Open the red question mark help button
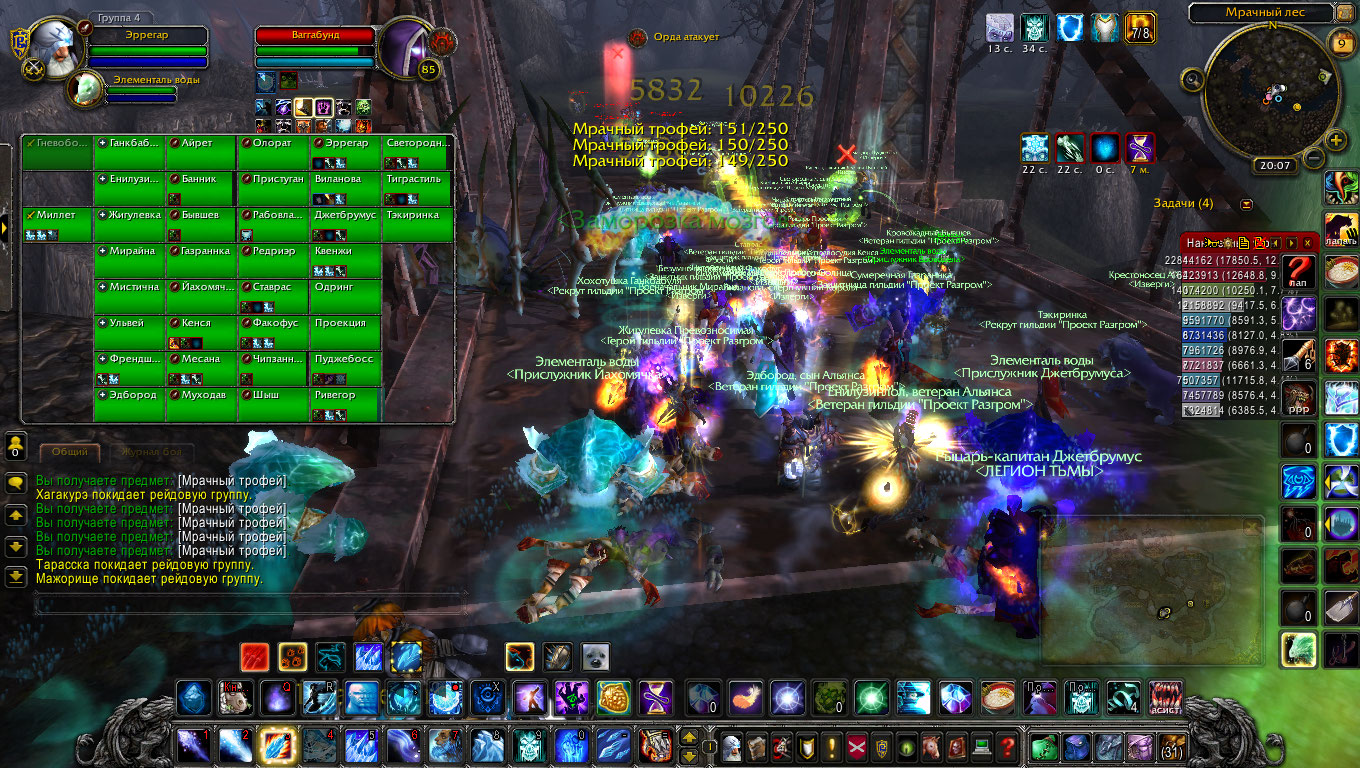The width and height of the screenshot is (1360, 768). click(x=1007, y=746)
